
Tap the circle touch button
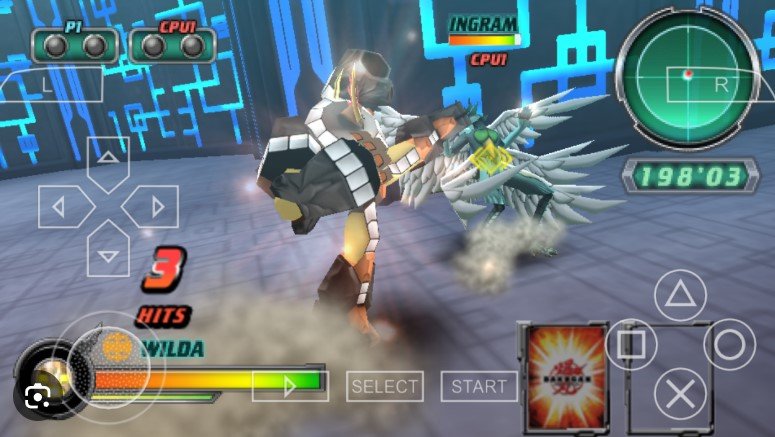pyautogui.click(x=729, y=345)
